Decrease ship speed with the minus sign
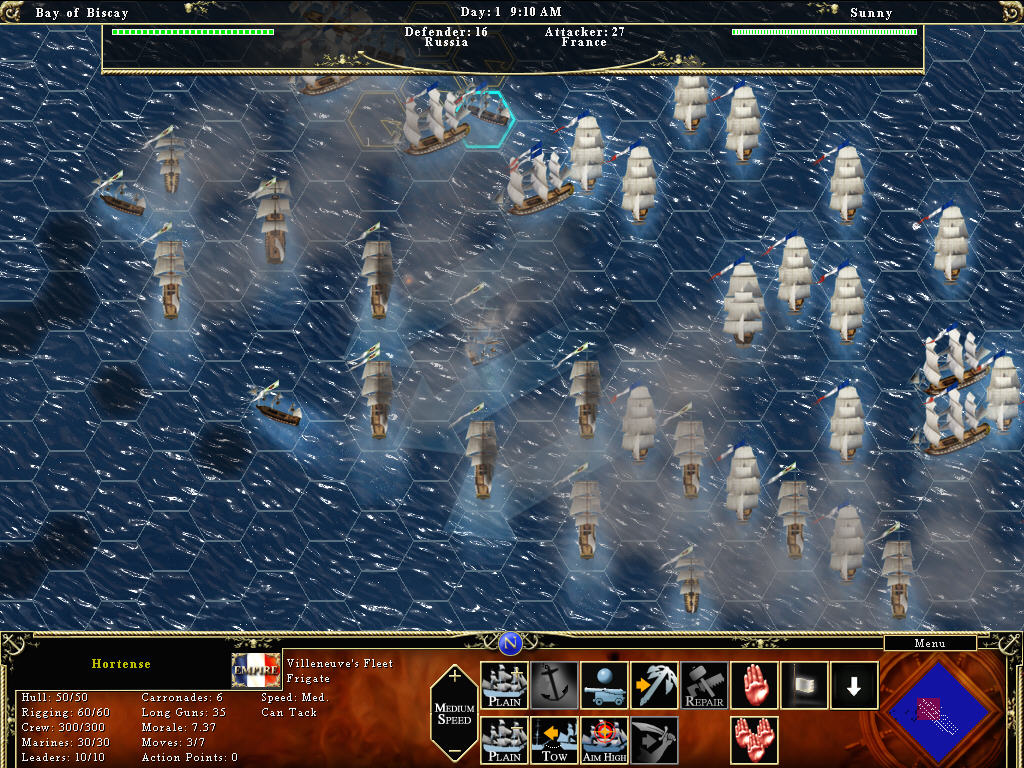 455,751
